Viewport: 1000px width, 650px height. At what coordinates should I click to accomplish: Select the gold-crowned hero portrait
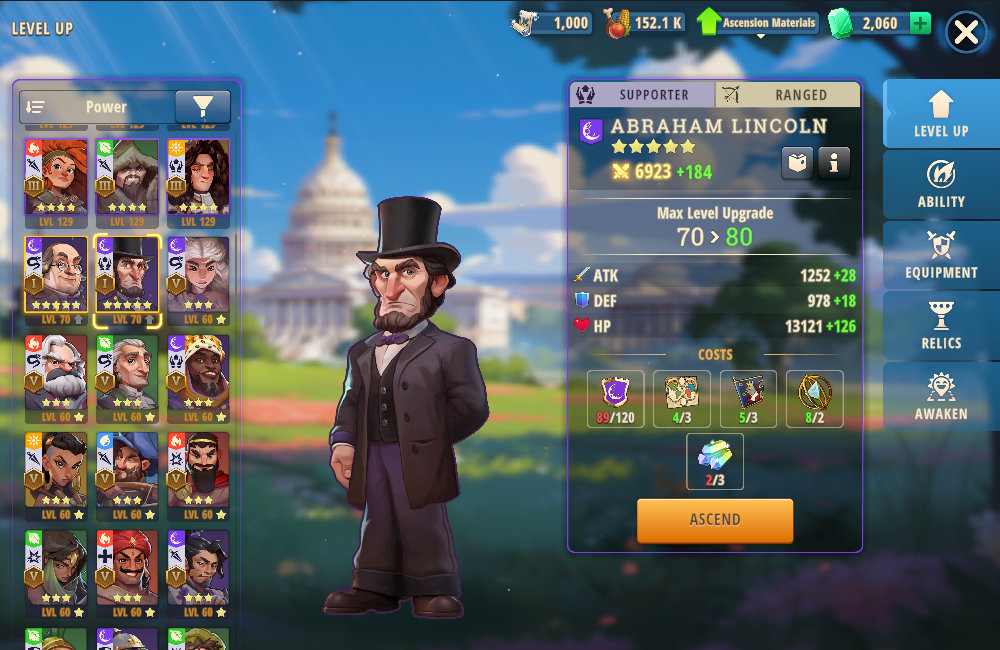click(198, 373)
